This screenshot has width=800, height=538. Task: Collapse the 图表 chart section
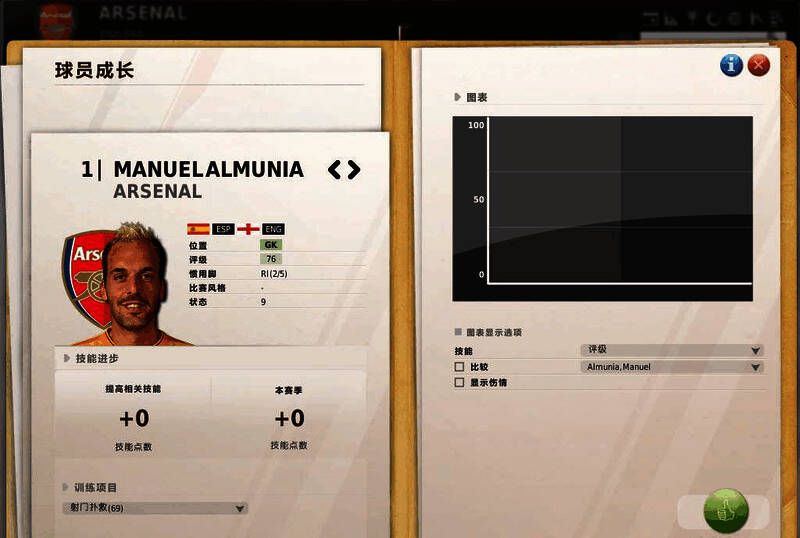(x=458, y=98)
